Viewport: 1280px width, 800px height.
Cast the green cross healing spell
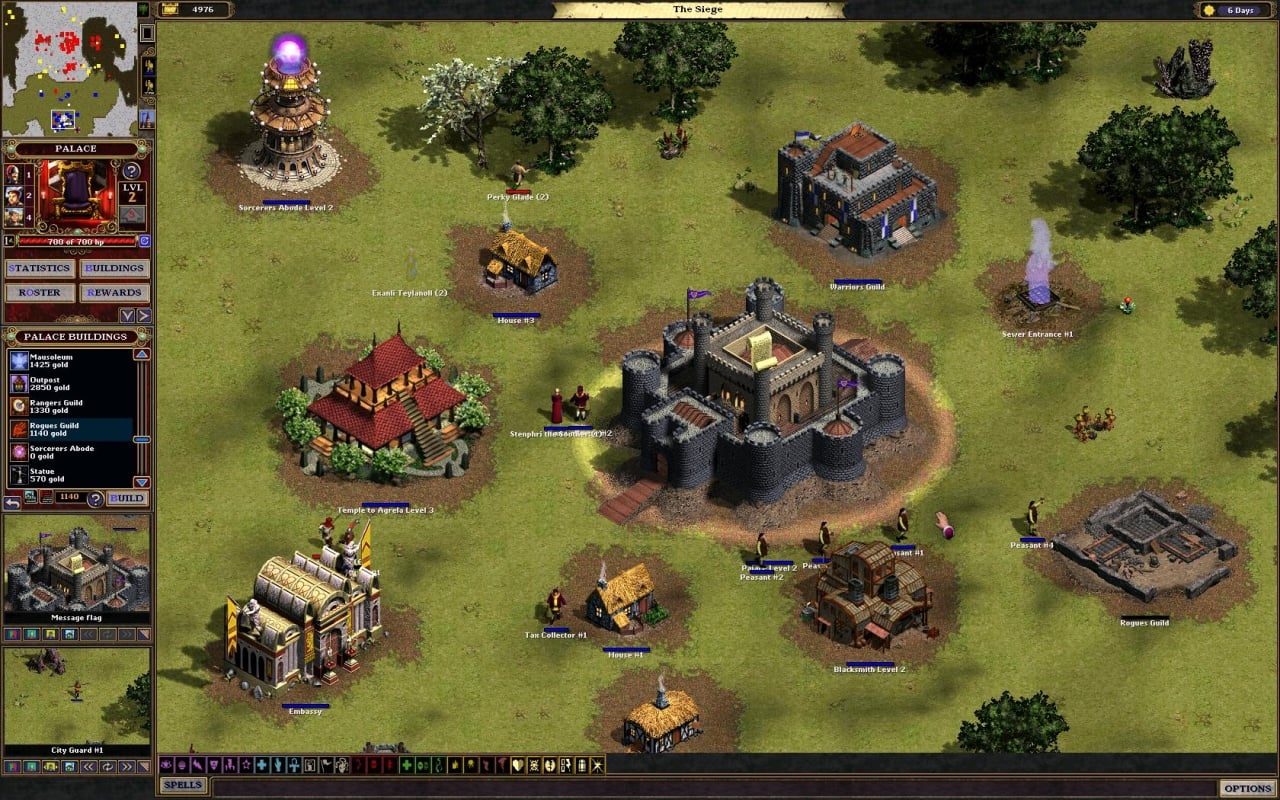tap(407, 765)
